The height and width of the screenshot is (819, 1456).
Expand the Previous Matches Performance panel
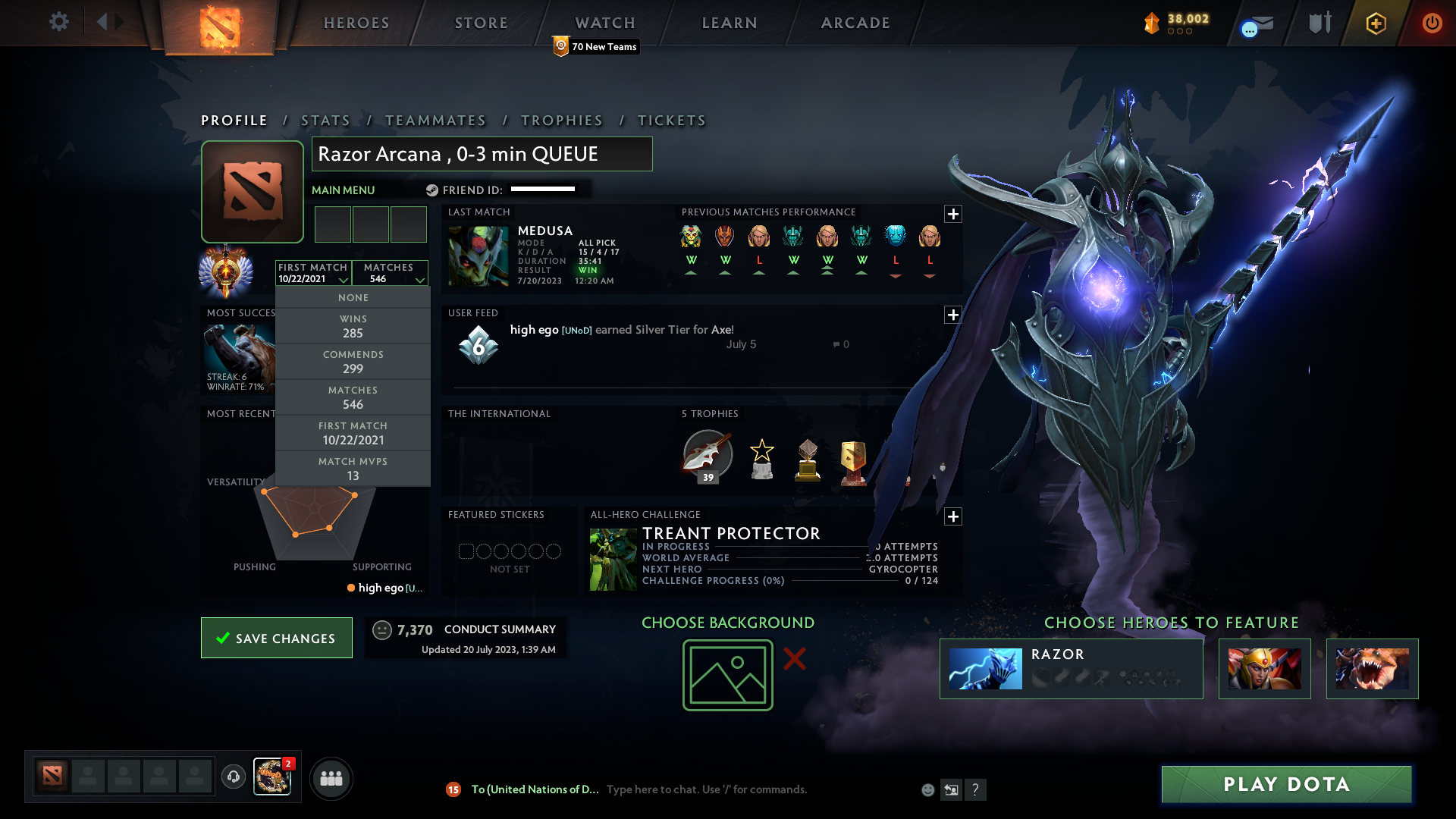[x=953, y=214]
